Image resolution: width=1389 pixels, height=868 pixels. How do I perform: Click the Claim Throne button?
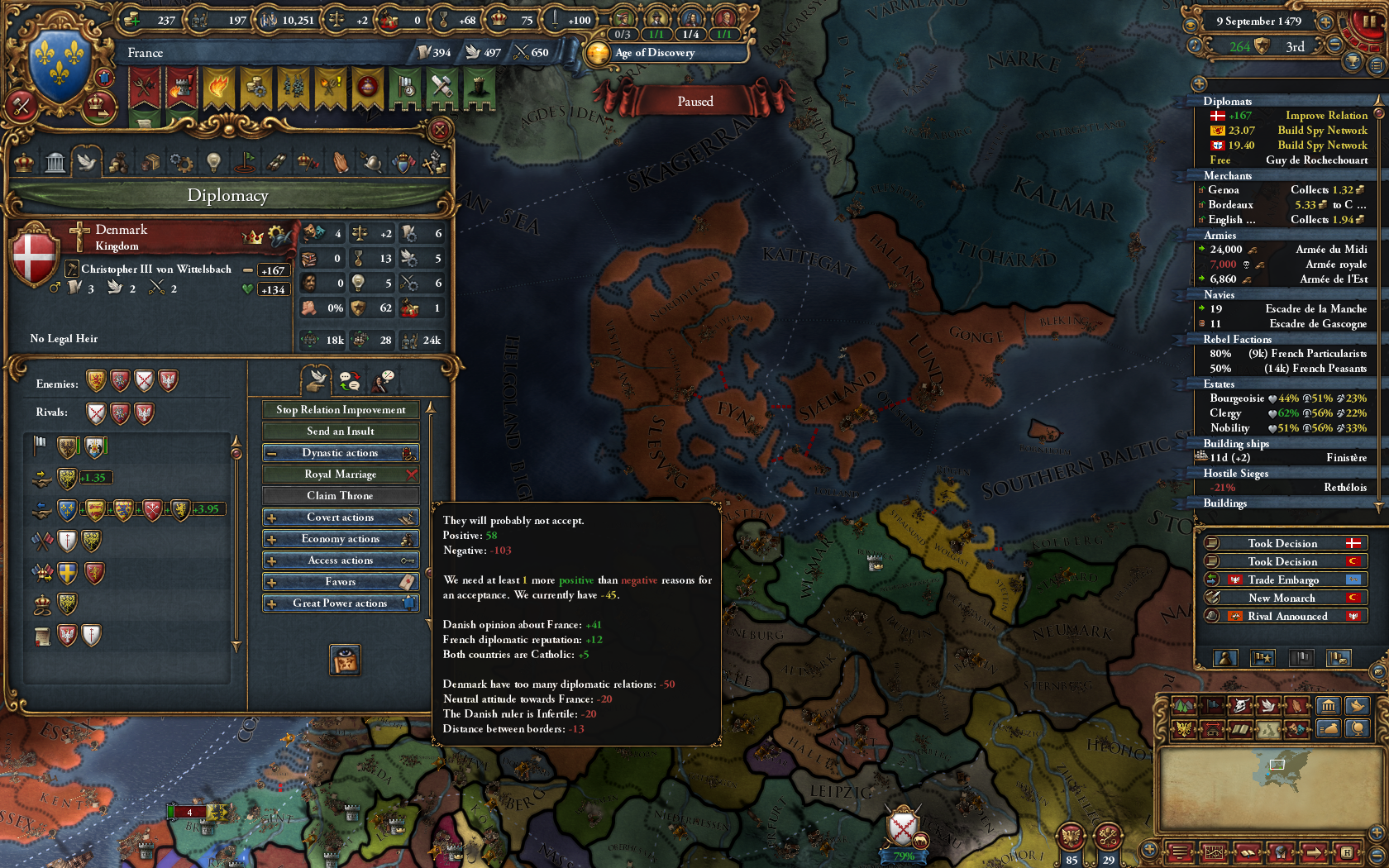click(x=341, y=495)
